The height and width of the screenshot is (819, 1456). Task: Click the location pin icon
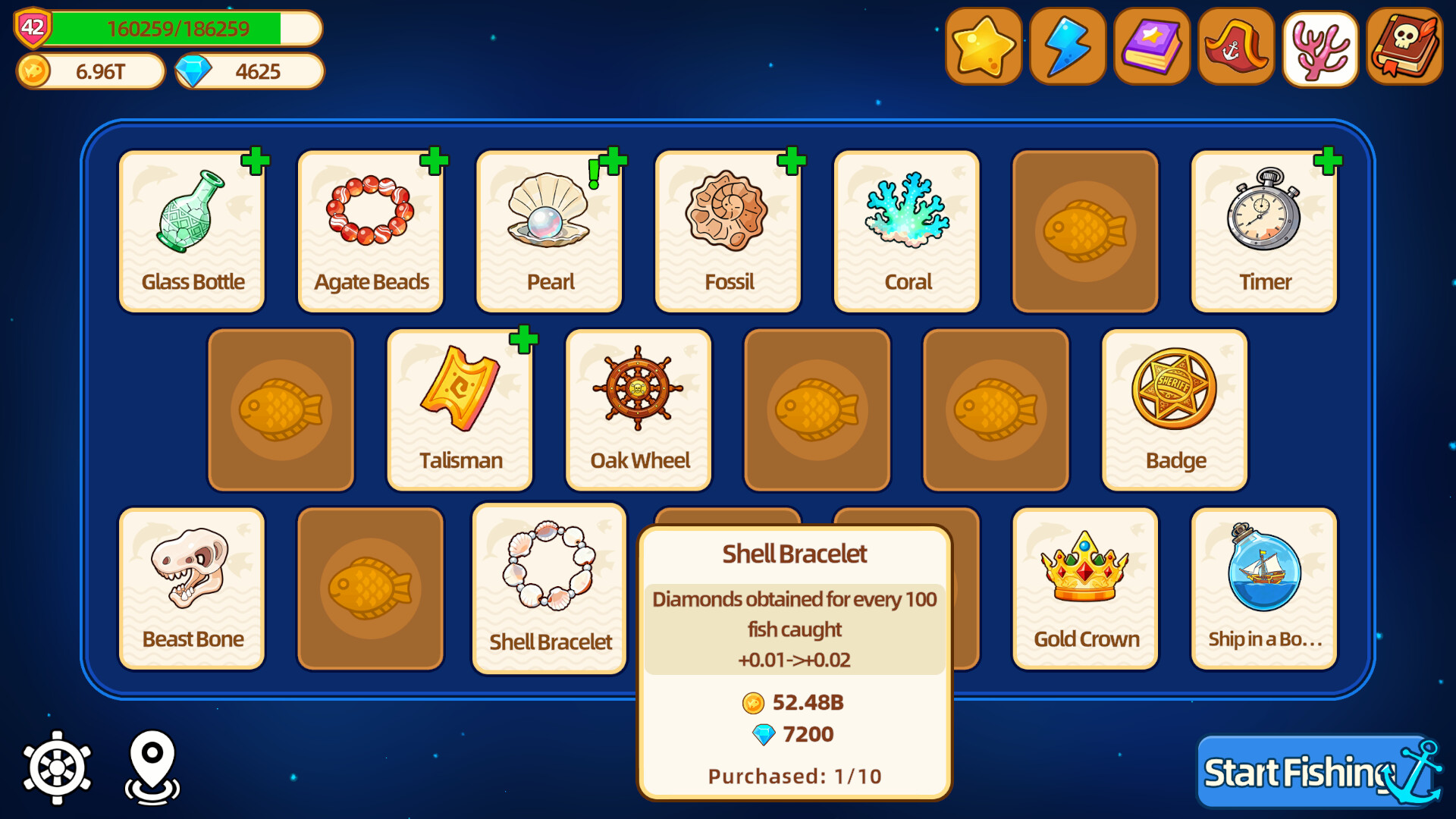coord(153,768)
